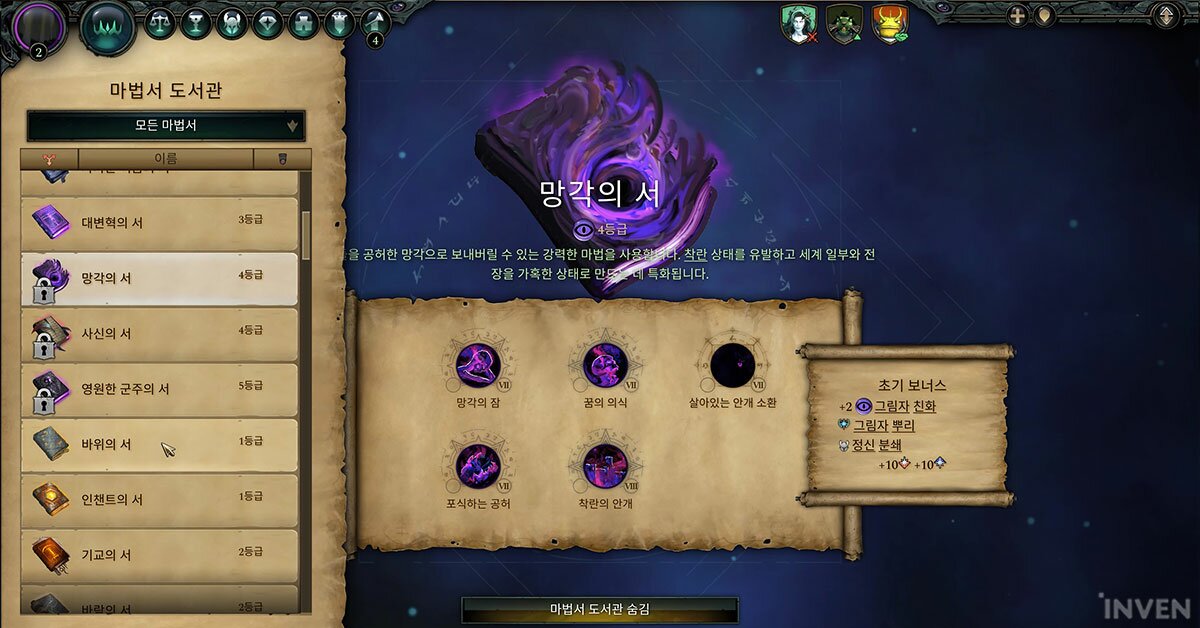Select 바위의 서 tier 1 tome
Viewport: 1200px width, 628px height.
click(160, 444)
